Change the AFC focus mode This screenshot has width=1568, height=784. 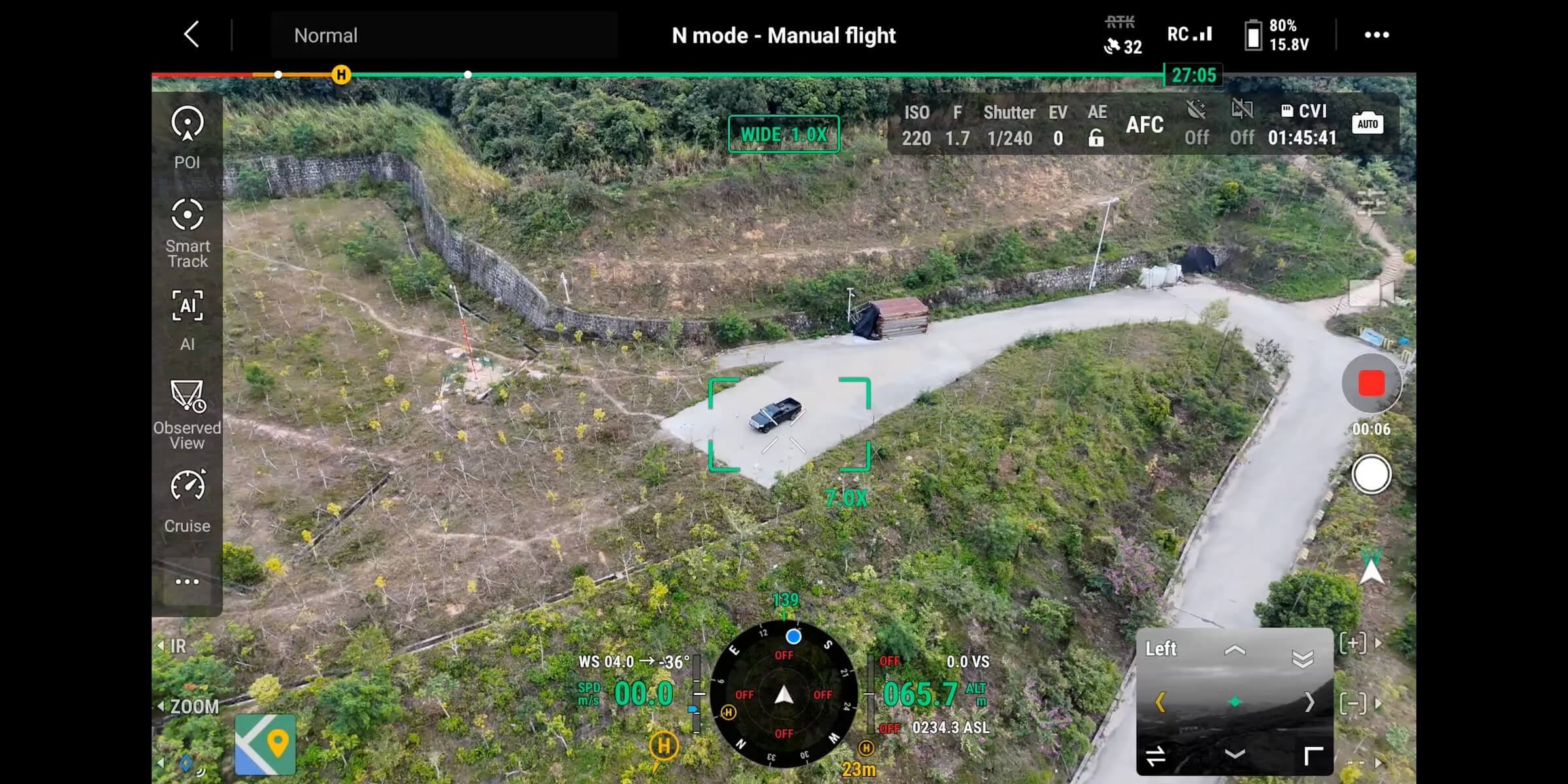click(1144, 125)
